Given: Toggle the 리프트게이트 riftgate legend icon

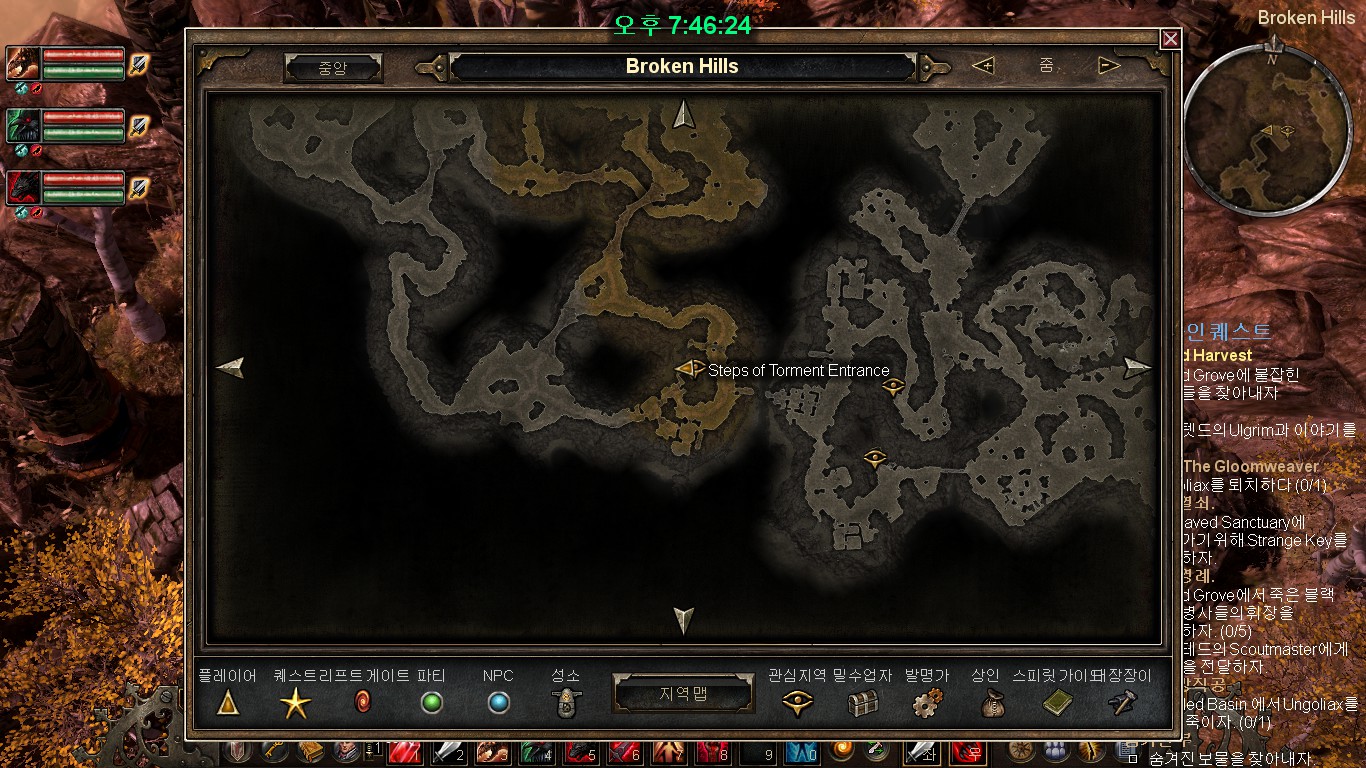Looking at the screenshot, I should [x=363, y=703].
